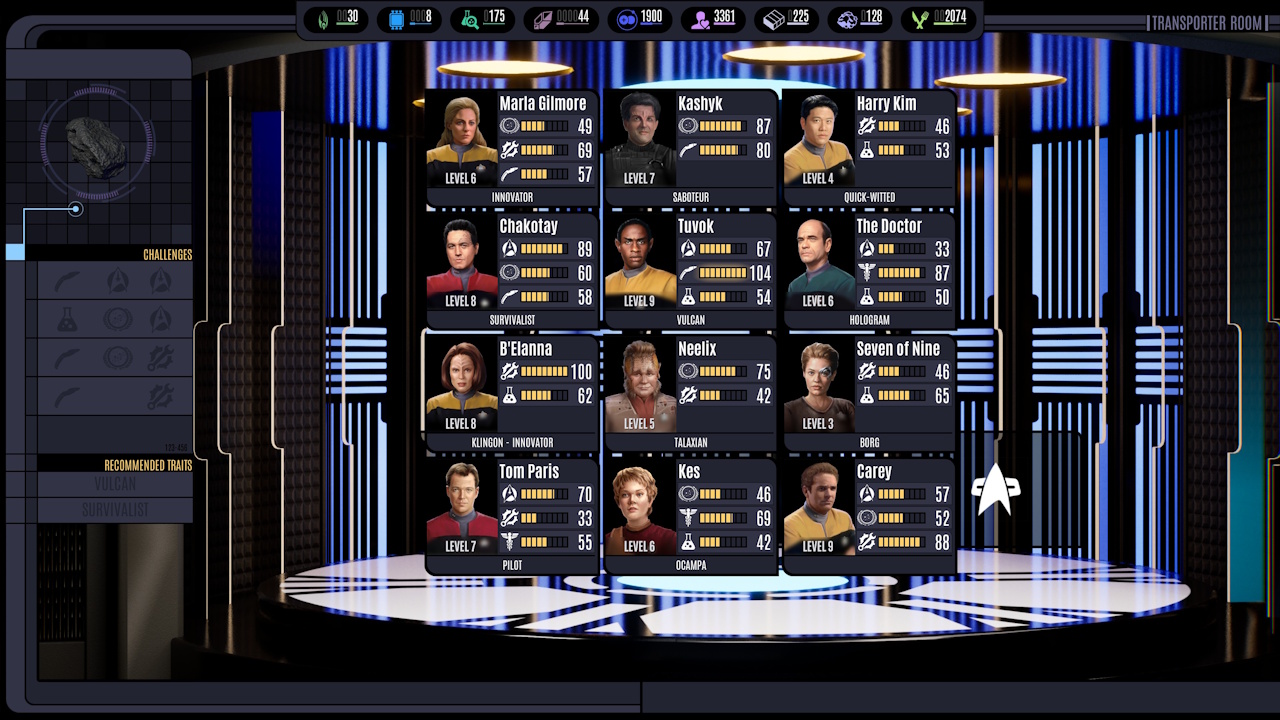Viewport: 1280px width, 720px height.
Task: Select Neelix the Talaxian
Action: point(690,394)
